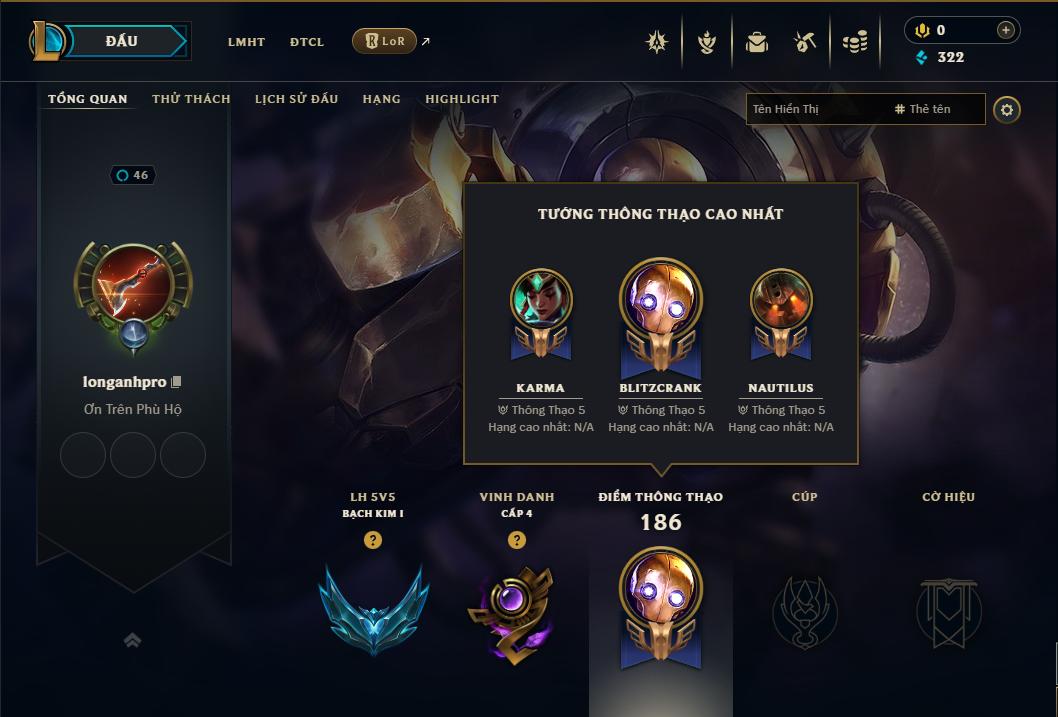Image resolution: width=1058 pixels, height=717 pixels.
Task: Launch the LoR external link
Action: 385,41
